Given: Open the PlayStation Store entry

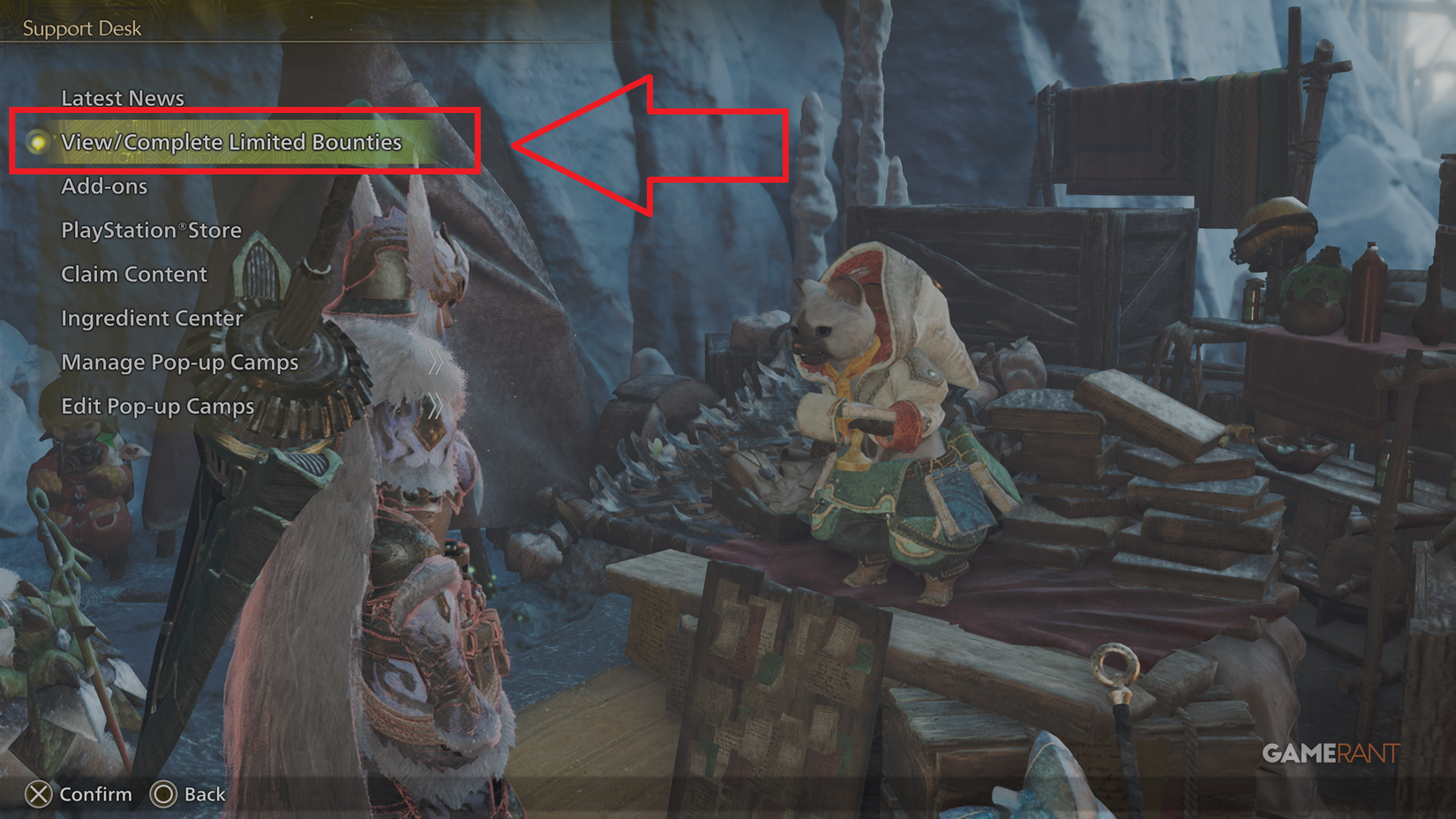Looking at the screenshot, I should coord(151,230).
